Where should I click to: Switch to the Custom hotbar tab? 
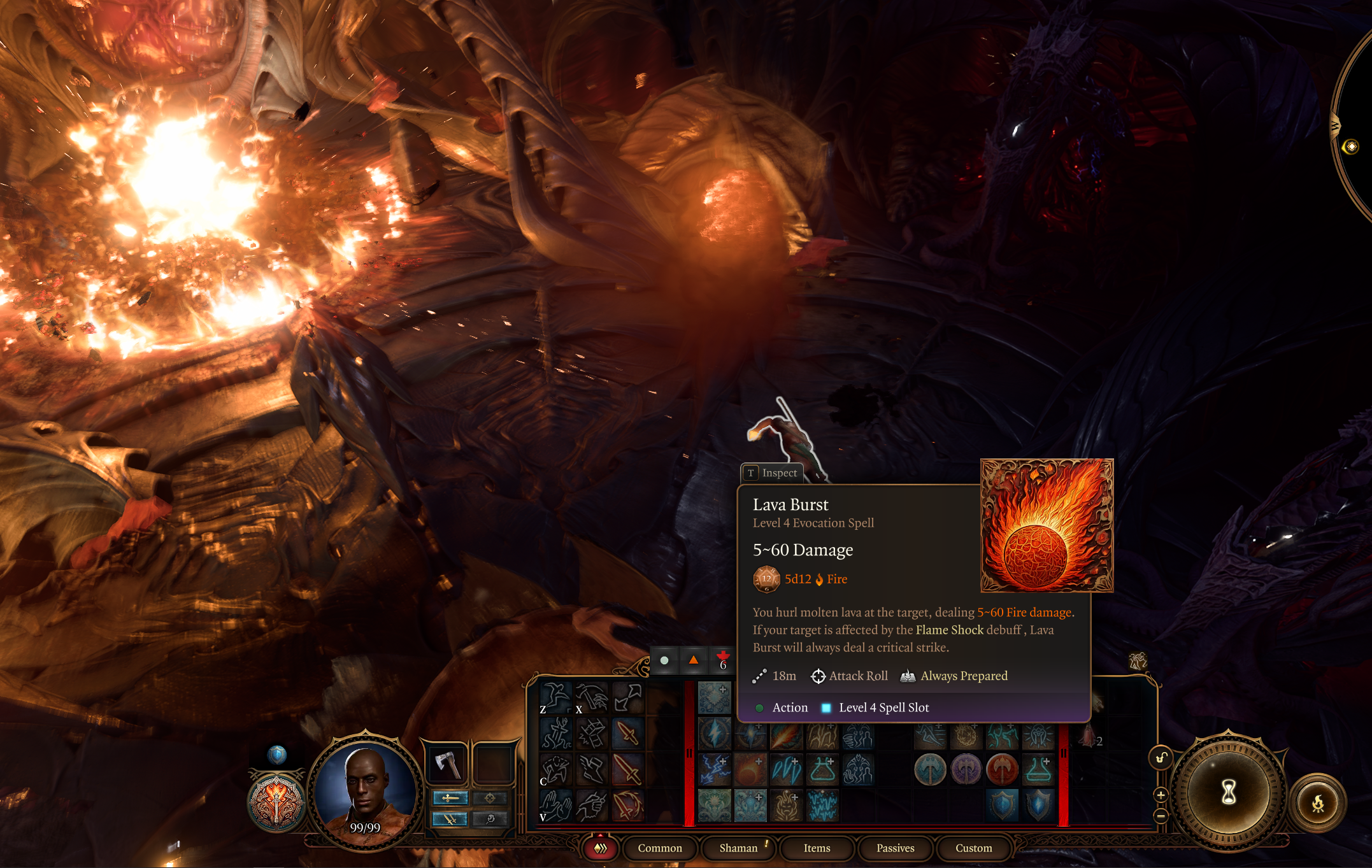click(x=973, y=848)
